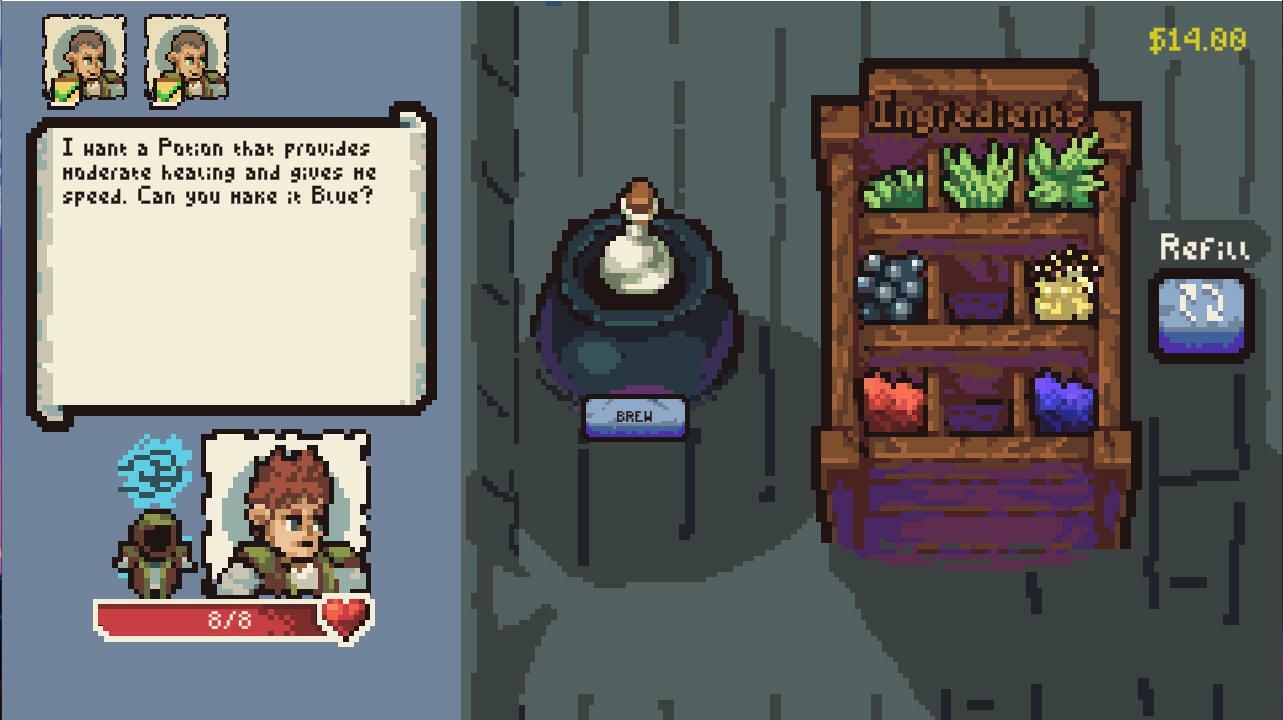
Task: Open the second customer order scroll
Action: pyautogui.click(x=185, y=57)
